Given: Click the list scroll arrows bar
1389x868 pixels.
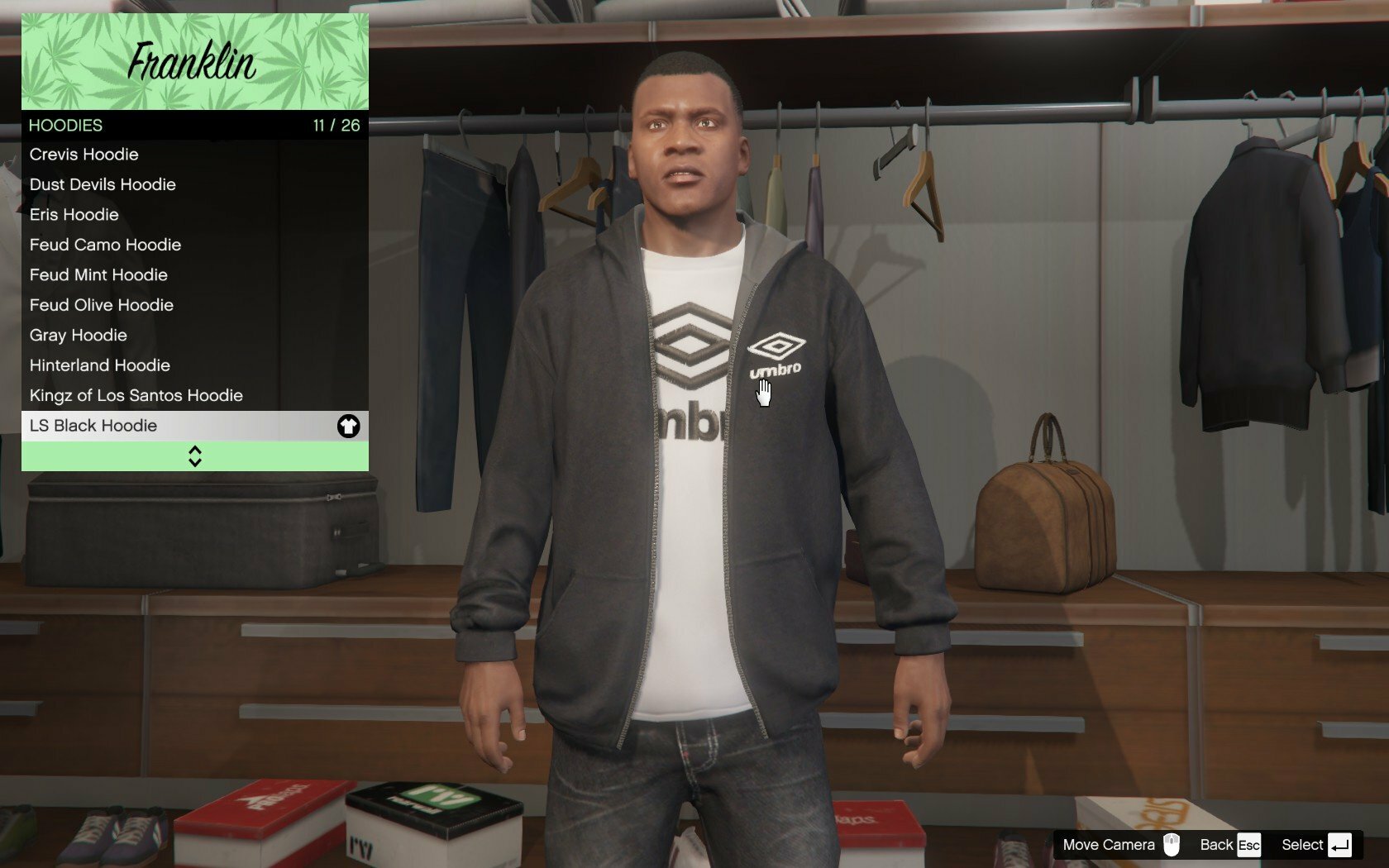Looking at the screenshot, I should tap(195, 456).
